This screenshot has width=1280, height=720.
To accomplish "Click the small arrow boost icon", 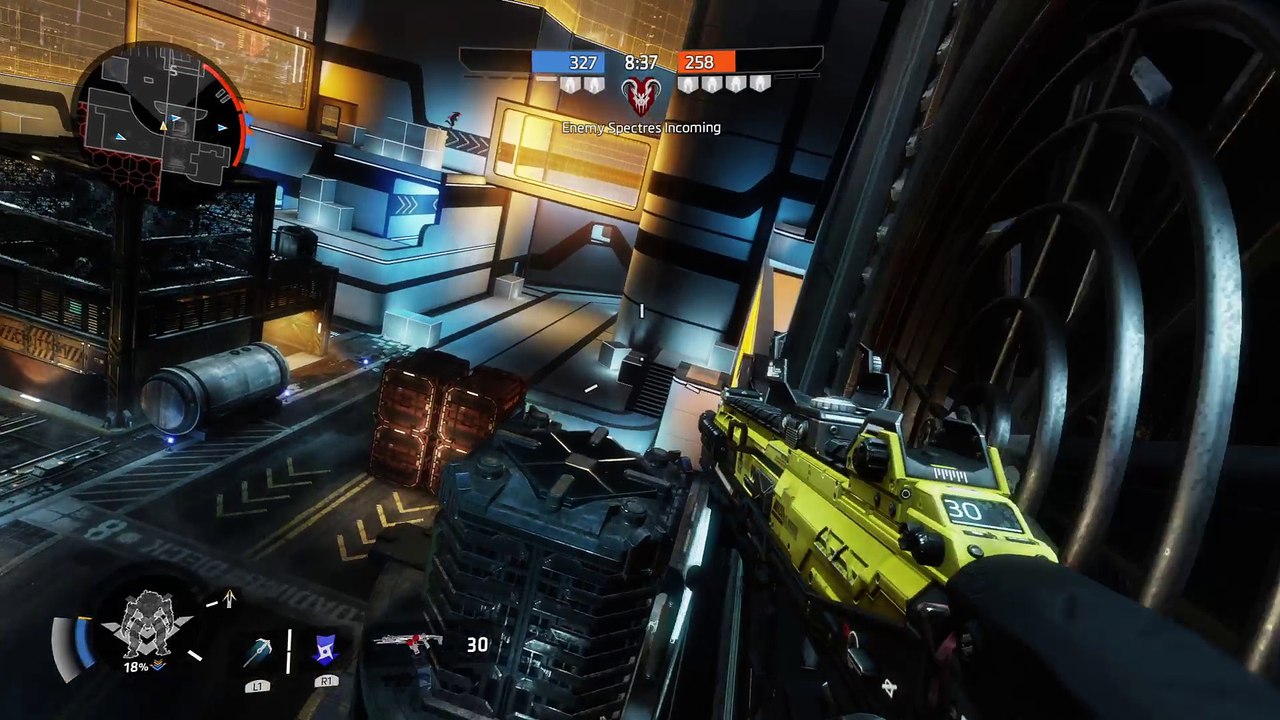I will click(x=229, y=598).
